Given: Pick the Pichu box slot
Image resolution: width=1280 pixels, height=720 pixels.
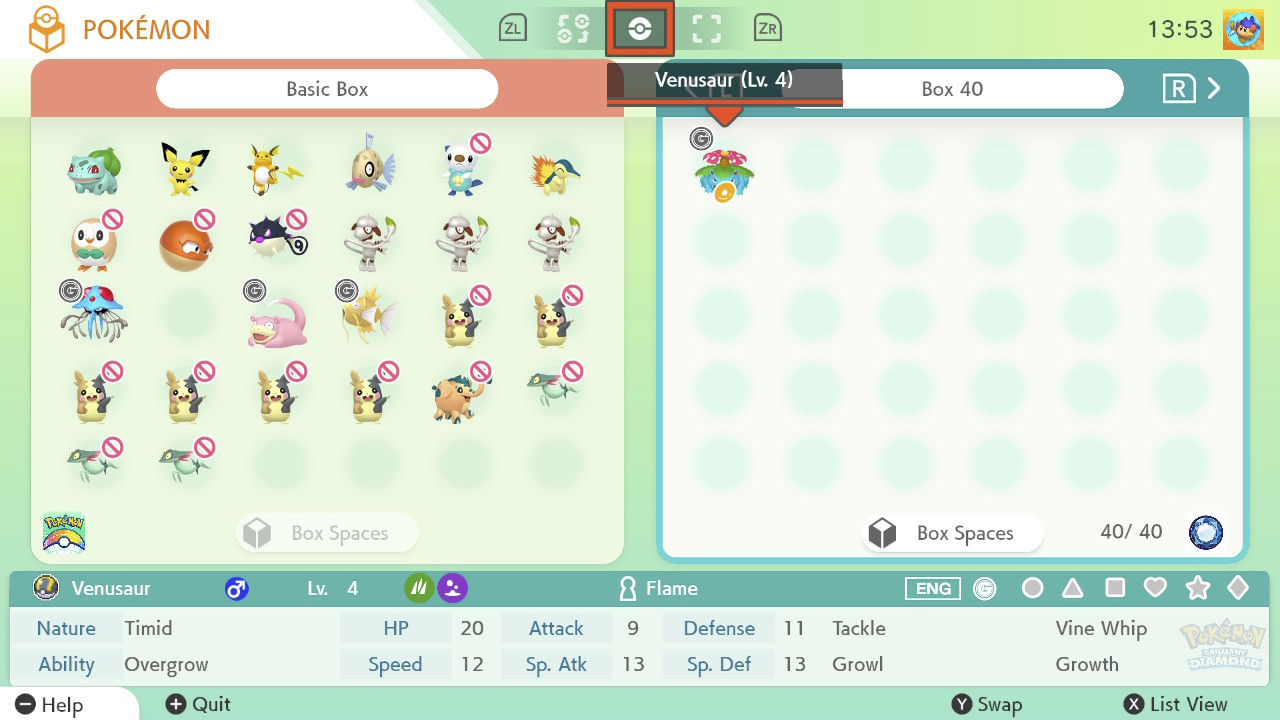Looking at the screenshot, I should [186, 168].
